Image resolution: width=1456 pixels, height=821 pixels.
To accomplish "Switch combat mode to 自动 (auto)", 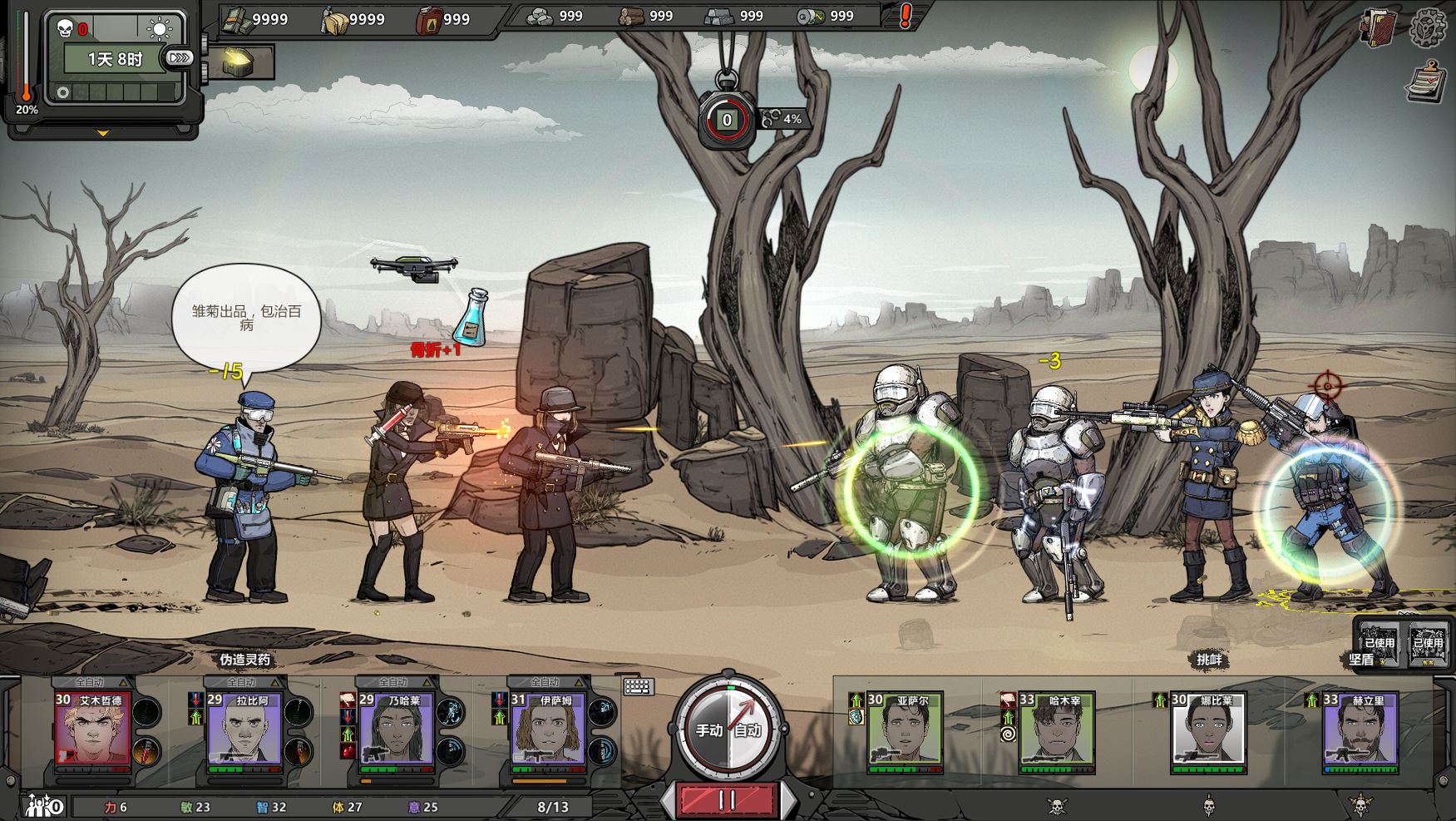I will click(x=747, y=730).
